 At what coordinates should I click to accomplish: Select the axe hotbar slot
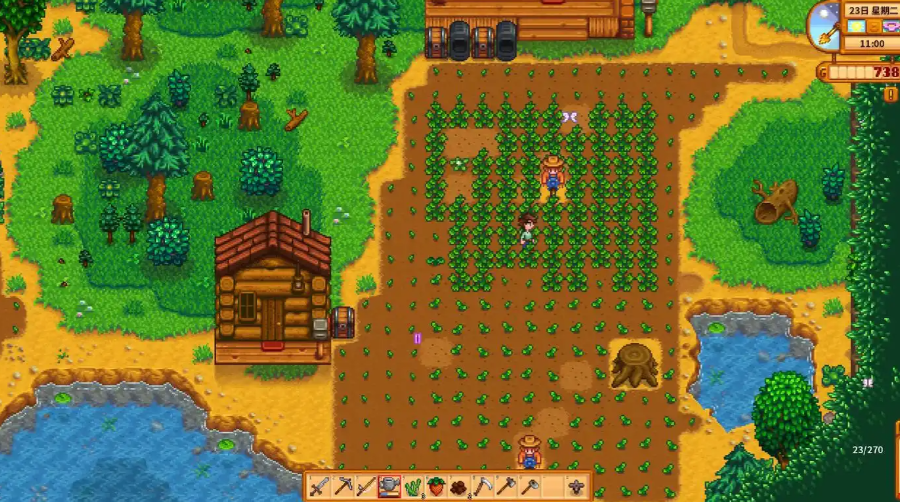(x=505, y=487)
